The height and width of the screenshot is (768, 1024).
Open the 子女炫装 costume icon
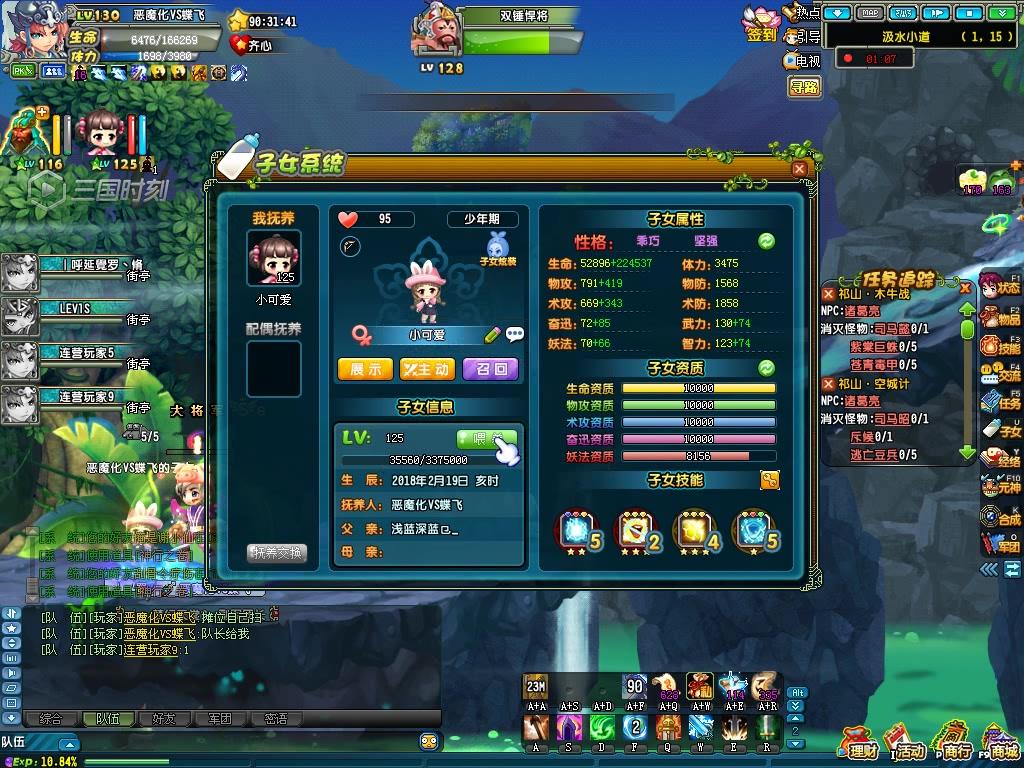(498, 246)
